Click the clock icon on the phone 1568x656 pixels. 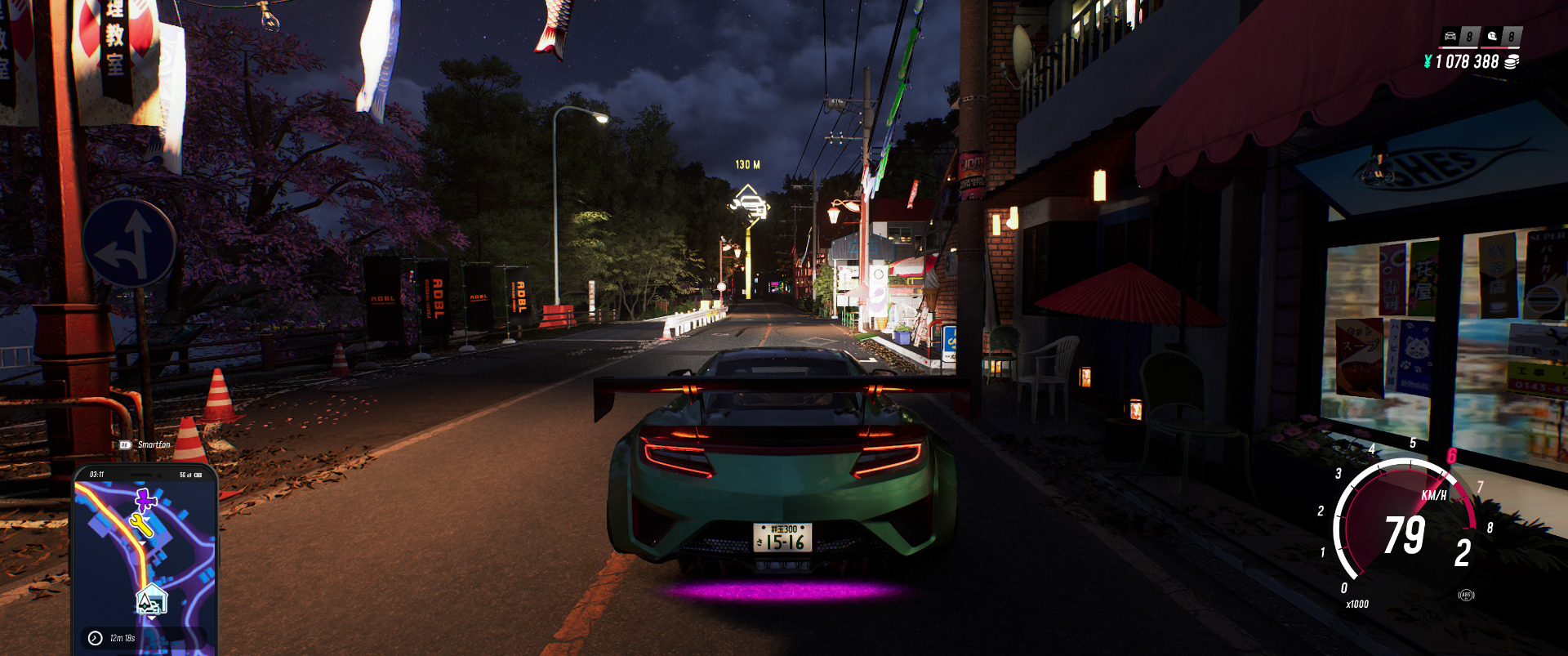[x=96, y=638]
